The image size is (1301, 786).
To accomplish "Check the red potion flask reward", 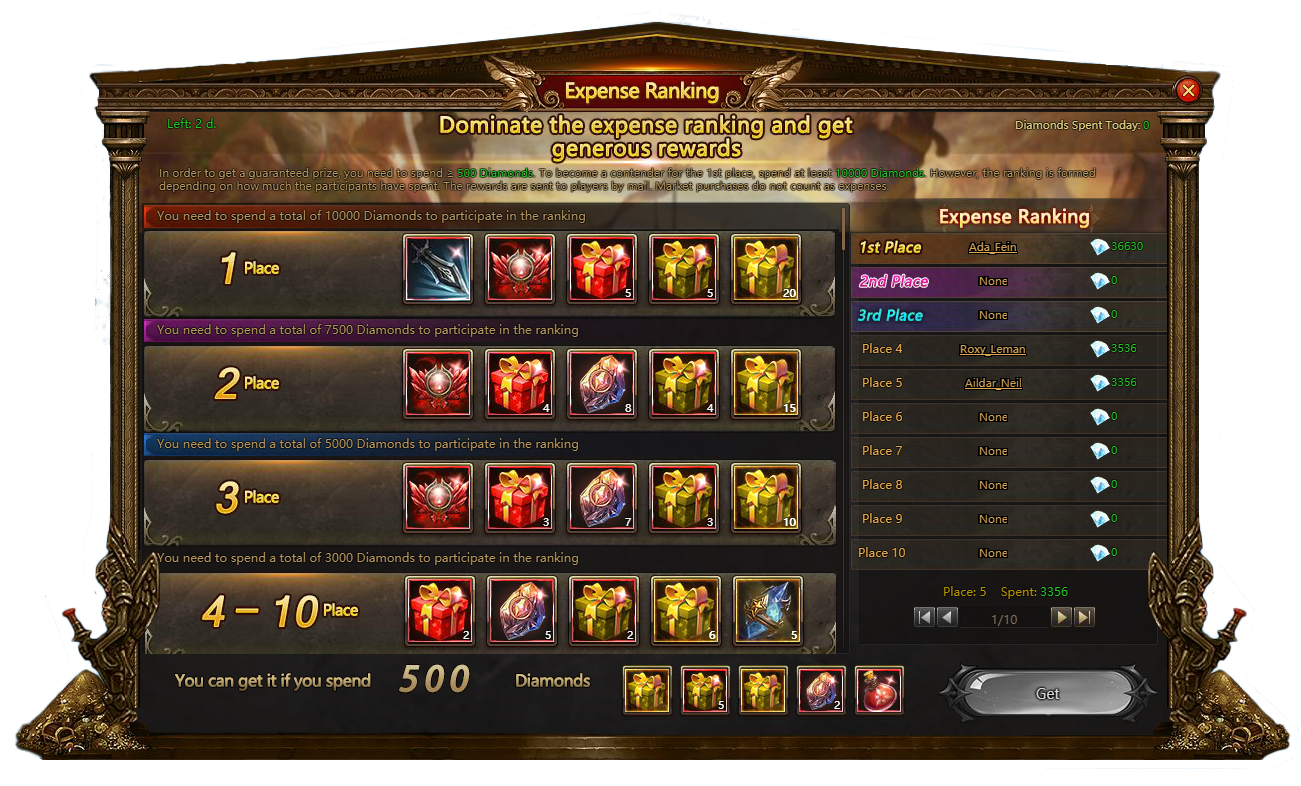I will pyautogui.click(x=879, y=691).
